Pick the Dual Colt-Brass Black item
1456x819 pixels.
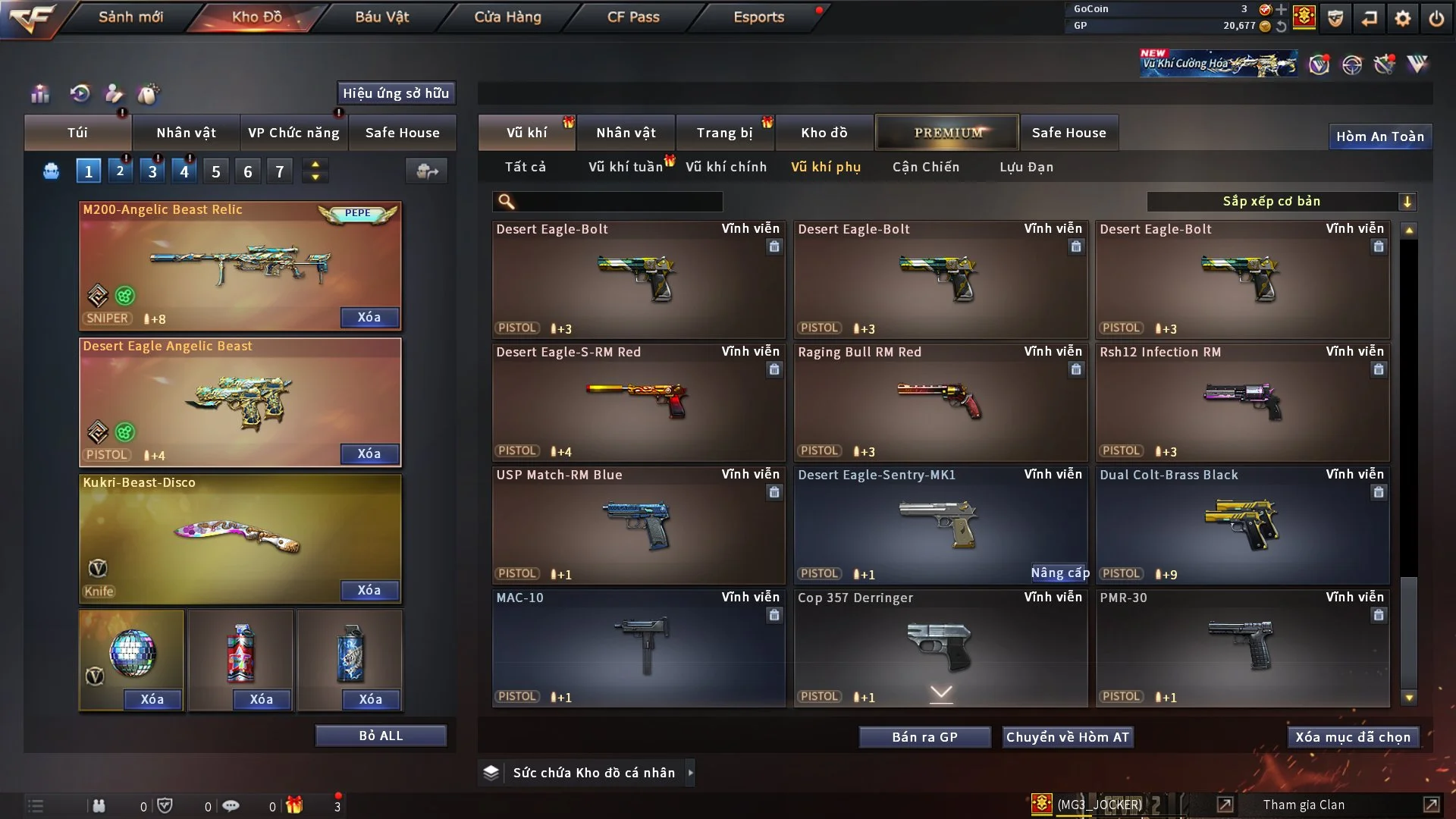coord(1242,525)
